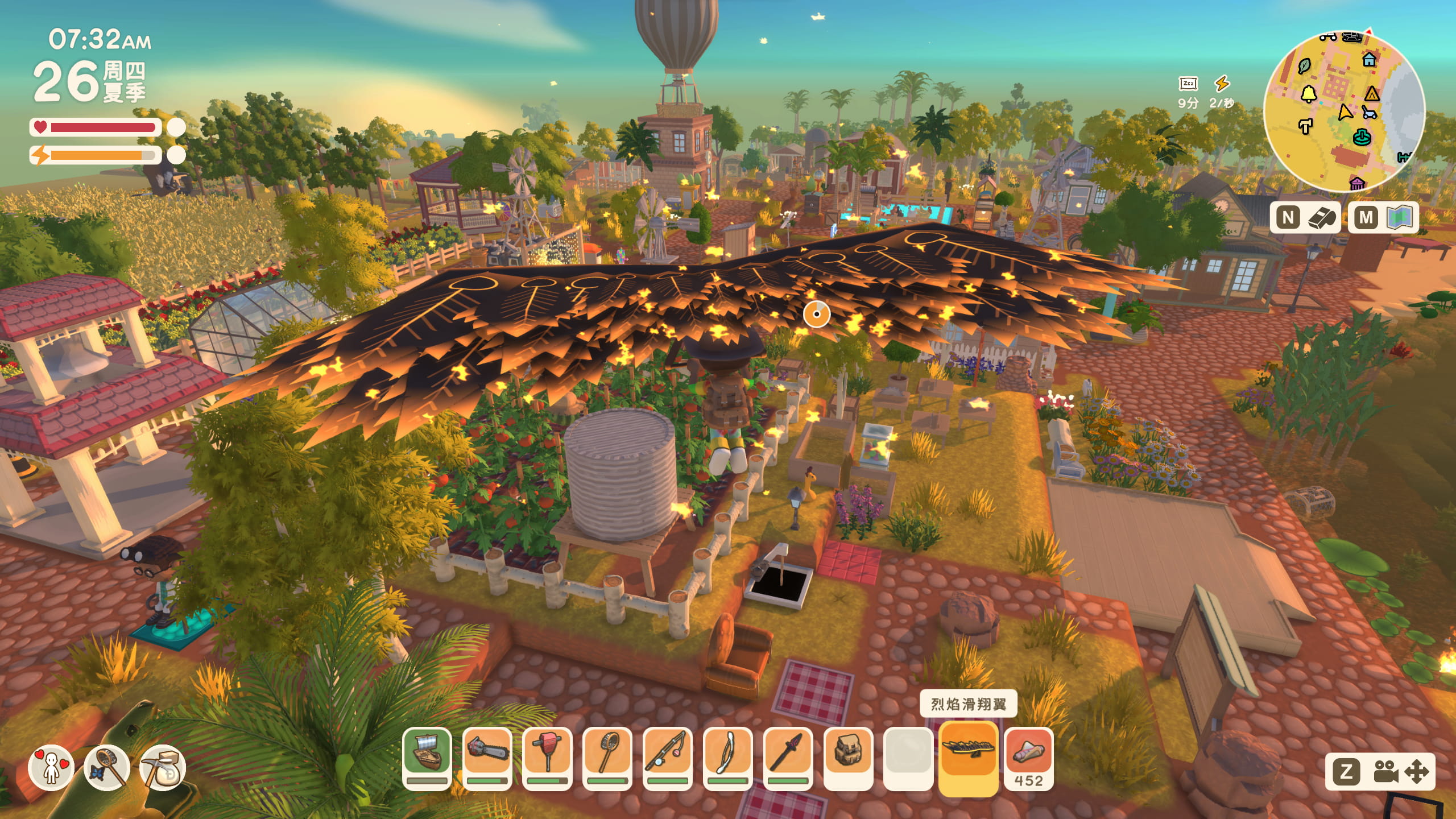
Task: Click the yellow bell marker on minimap
Action: pyautogui.click(x=1309, y=93)
